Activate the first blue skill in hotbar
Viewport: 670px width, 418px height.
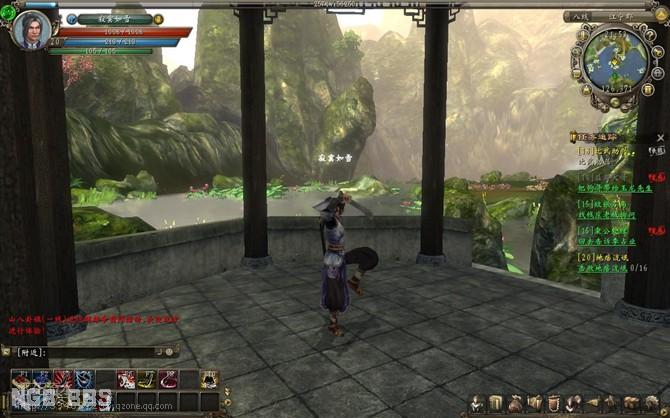(39, 378)
